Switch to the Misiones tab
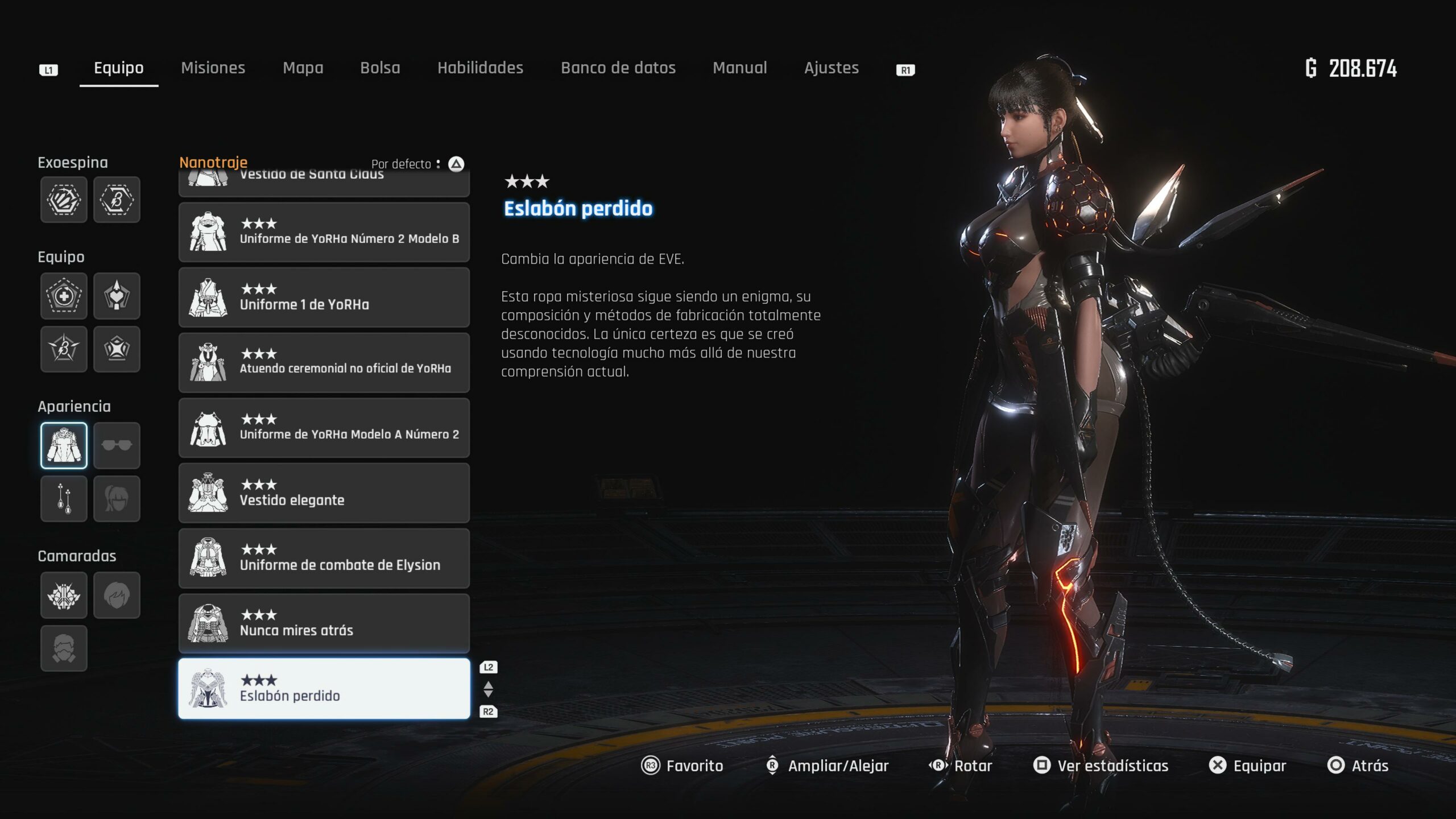This screenshot has width=1456, height=819. point(213,68)
